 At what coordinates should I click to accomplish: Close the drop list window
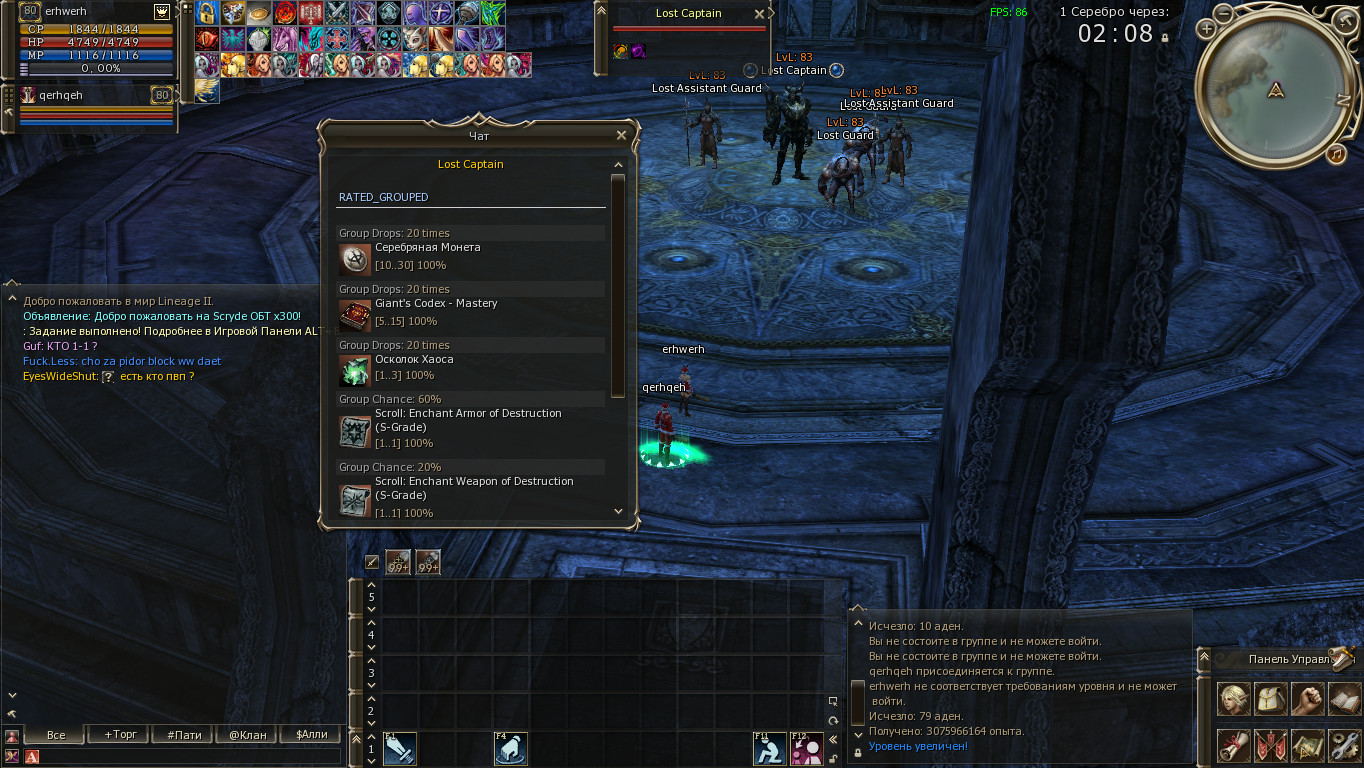(621, 135)
